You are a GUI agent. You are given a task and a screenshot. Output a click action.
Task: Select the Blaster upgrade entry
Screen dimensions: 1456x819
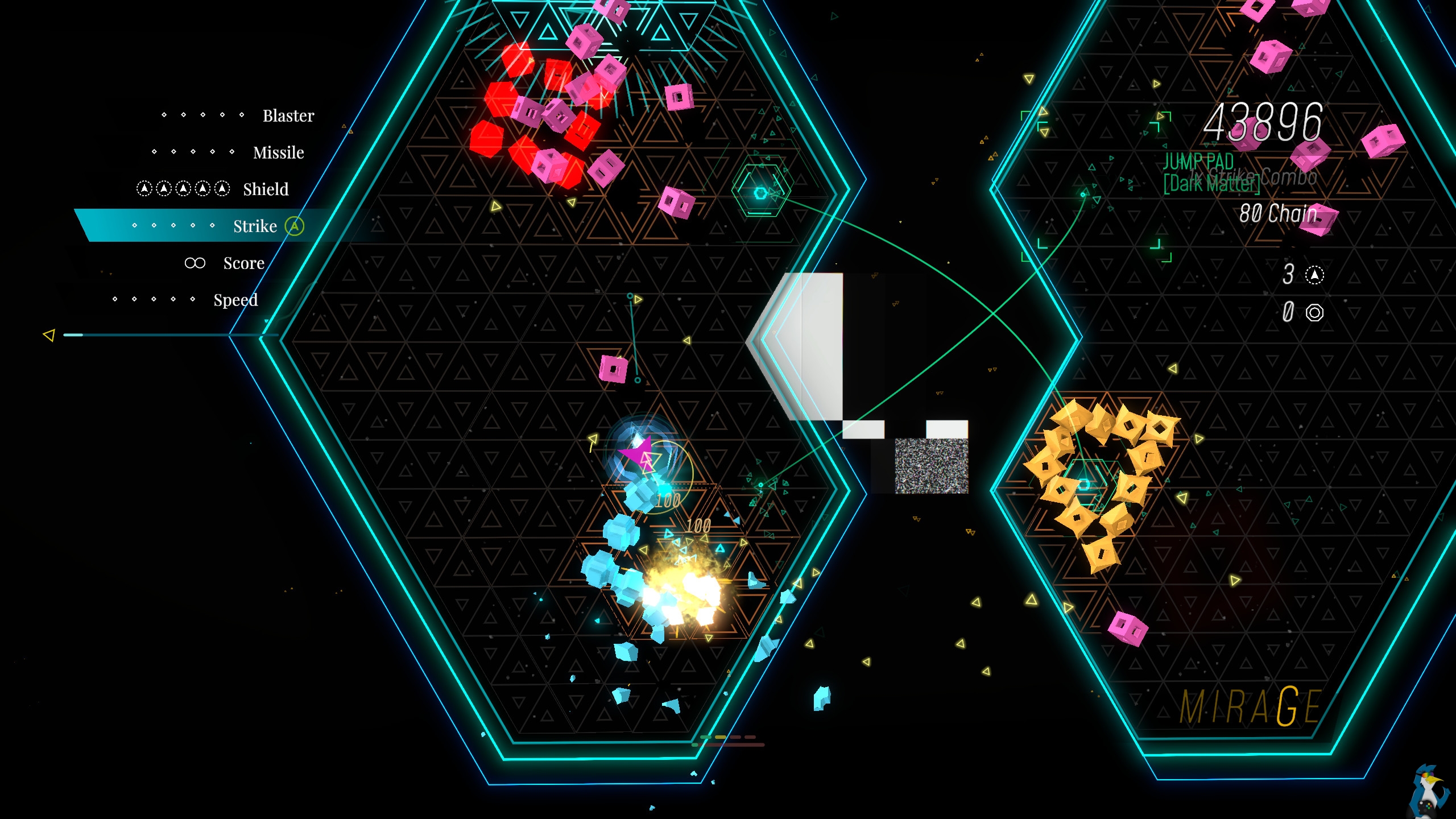pos(288,116)
